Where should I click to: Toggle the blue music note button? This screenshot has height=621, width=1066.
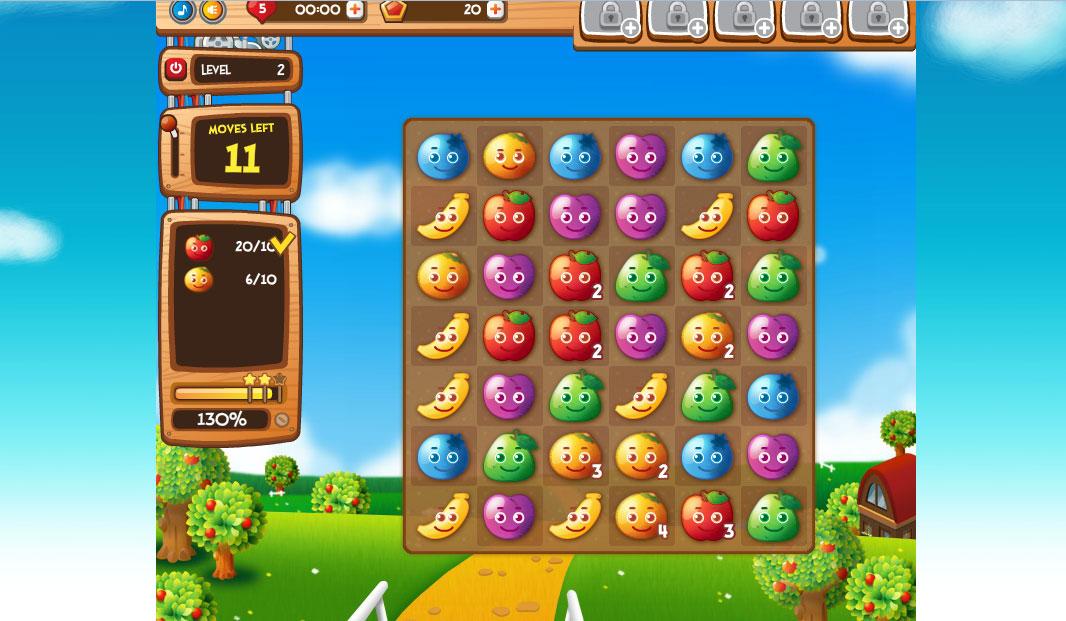point(182,10)
